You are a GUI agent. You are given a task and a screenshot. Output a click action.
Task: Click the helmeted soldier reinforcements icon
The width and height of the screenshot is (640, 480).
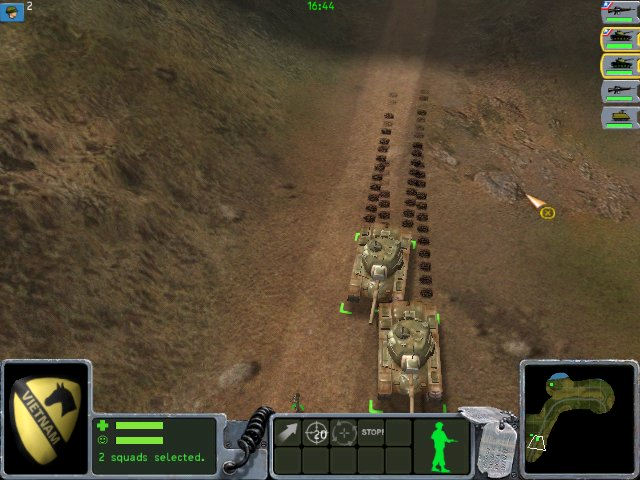(12, 11)
